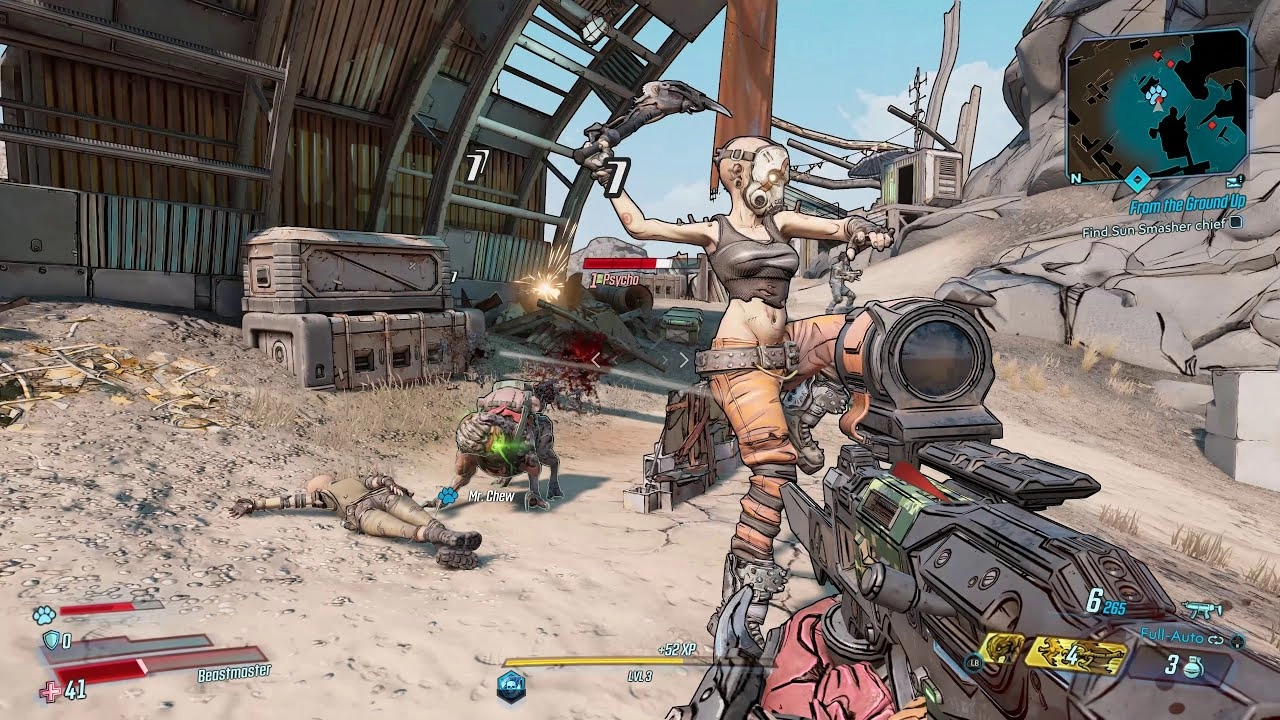The width and height of the screenshot is (1280, 720).
Task: Select the grenade icon
Action: pyautogui.click(x=1194, y=668)
